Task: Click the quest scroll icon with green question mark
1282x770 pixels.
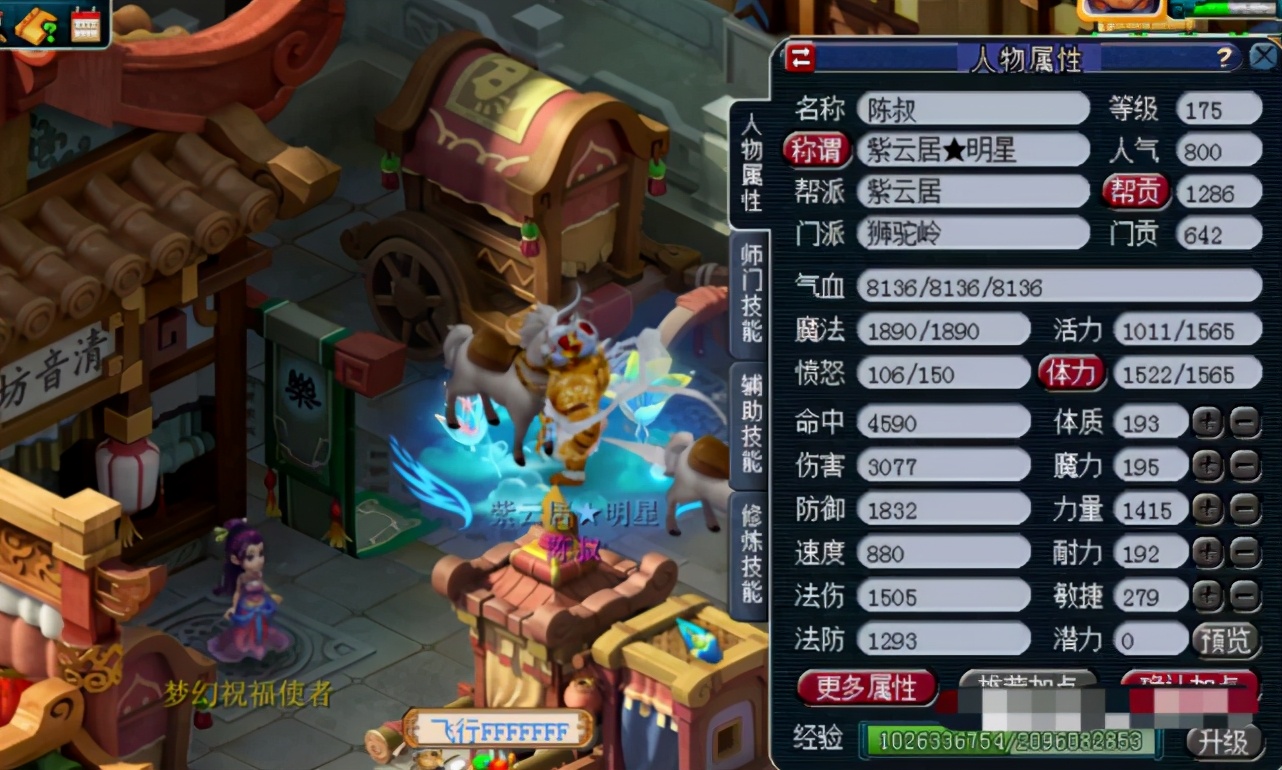Action: click(36, 25)
